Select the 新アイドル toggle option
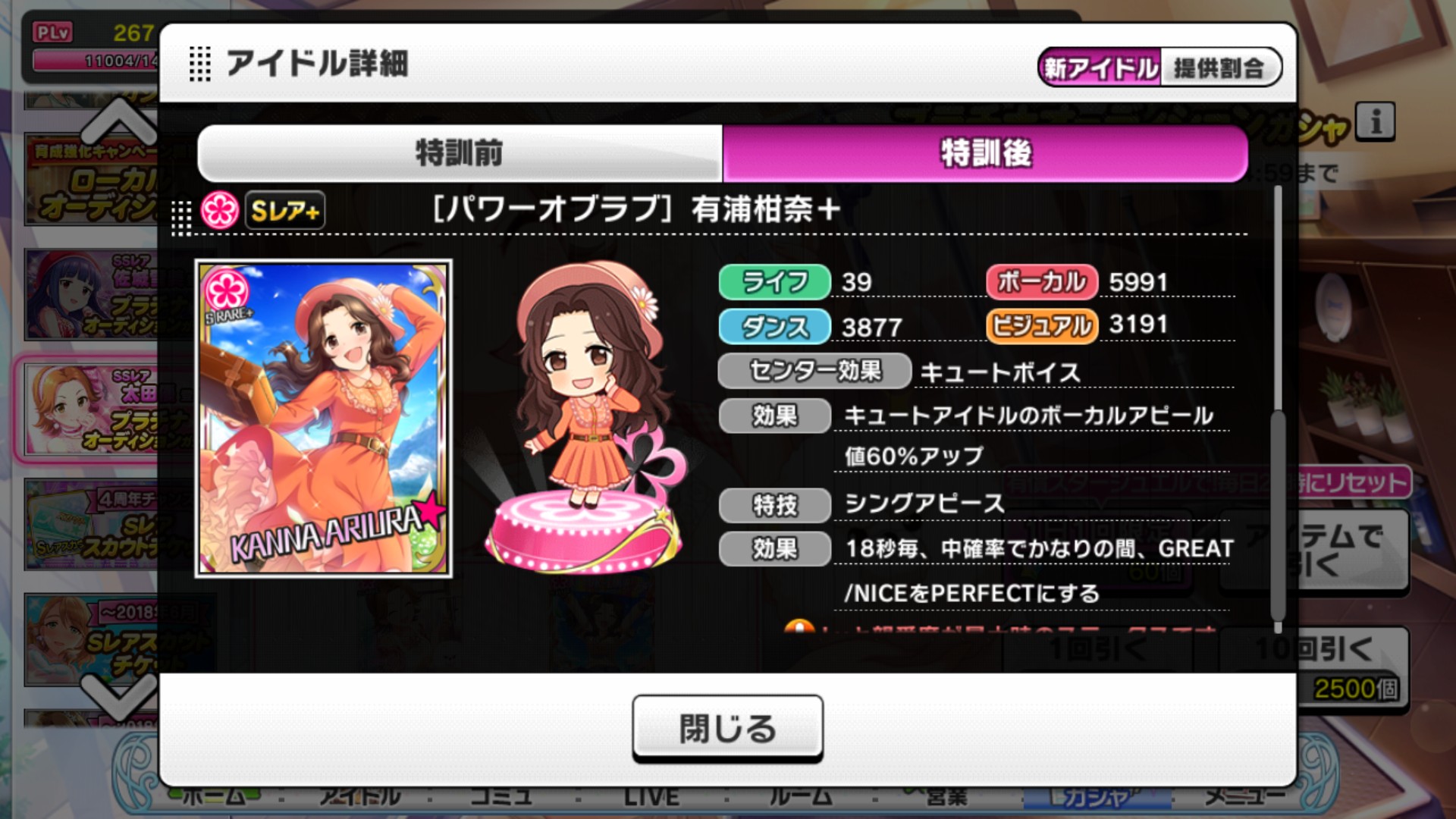The image size is (1456, 819). point(1098,67)
